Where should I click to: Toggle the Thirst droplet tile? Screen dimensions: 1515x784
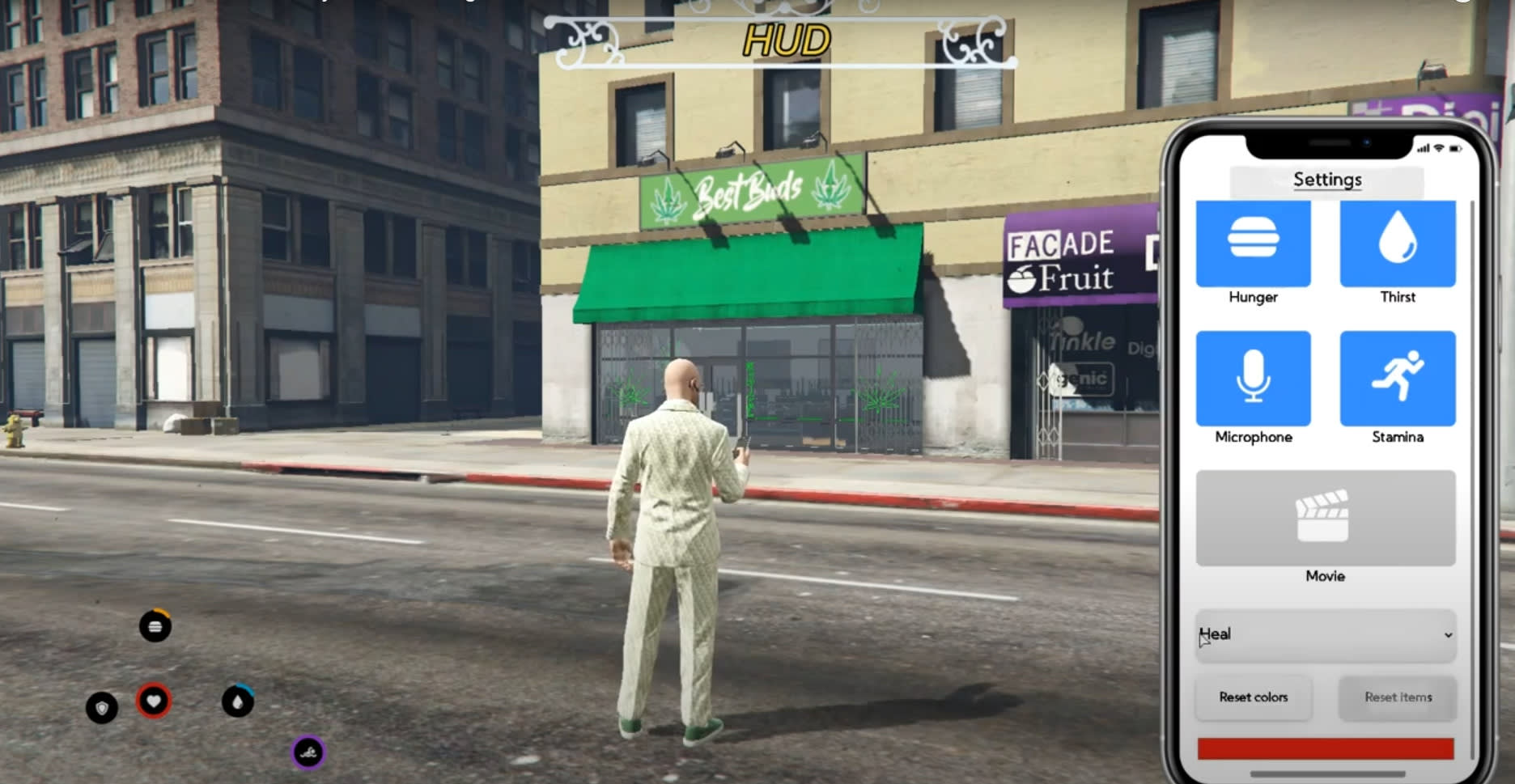pyautogui.click(x=1398, y=244)
